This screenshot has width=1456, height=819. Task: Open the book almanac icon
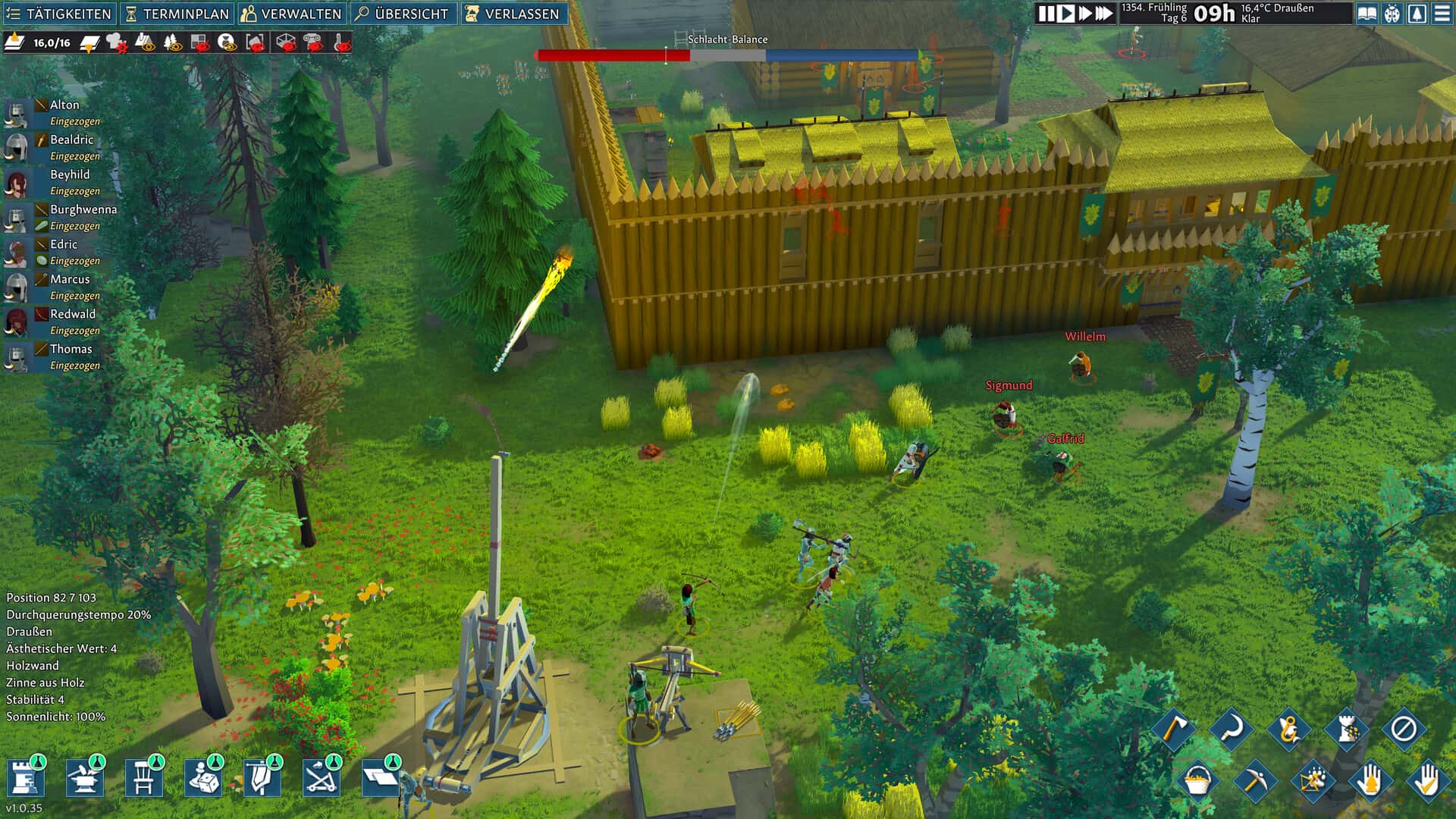(x=1367, y=14)
